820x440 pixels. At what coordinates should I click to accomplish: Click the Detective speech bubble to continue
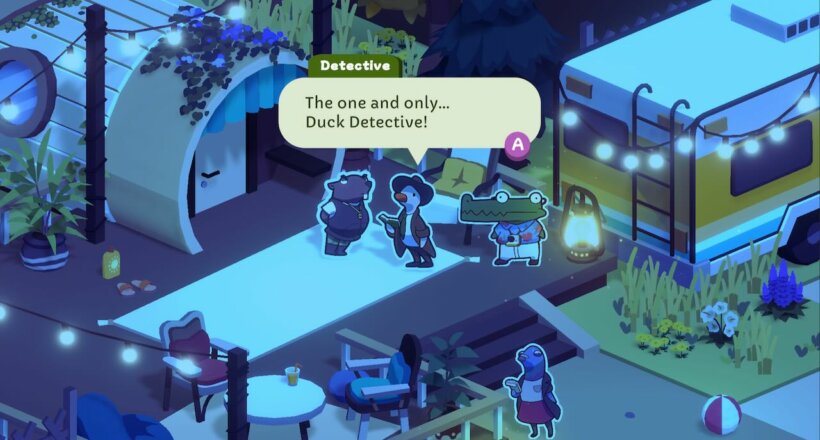(x=408, y=112)
